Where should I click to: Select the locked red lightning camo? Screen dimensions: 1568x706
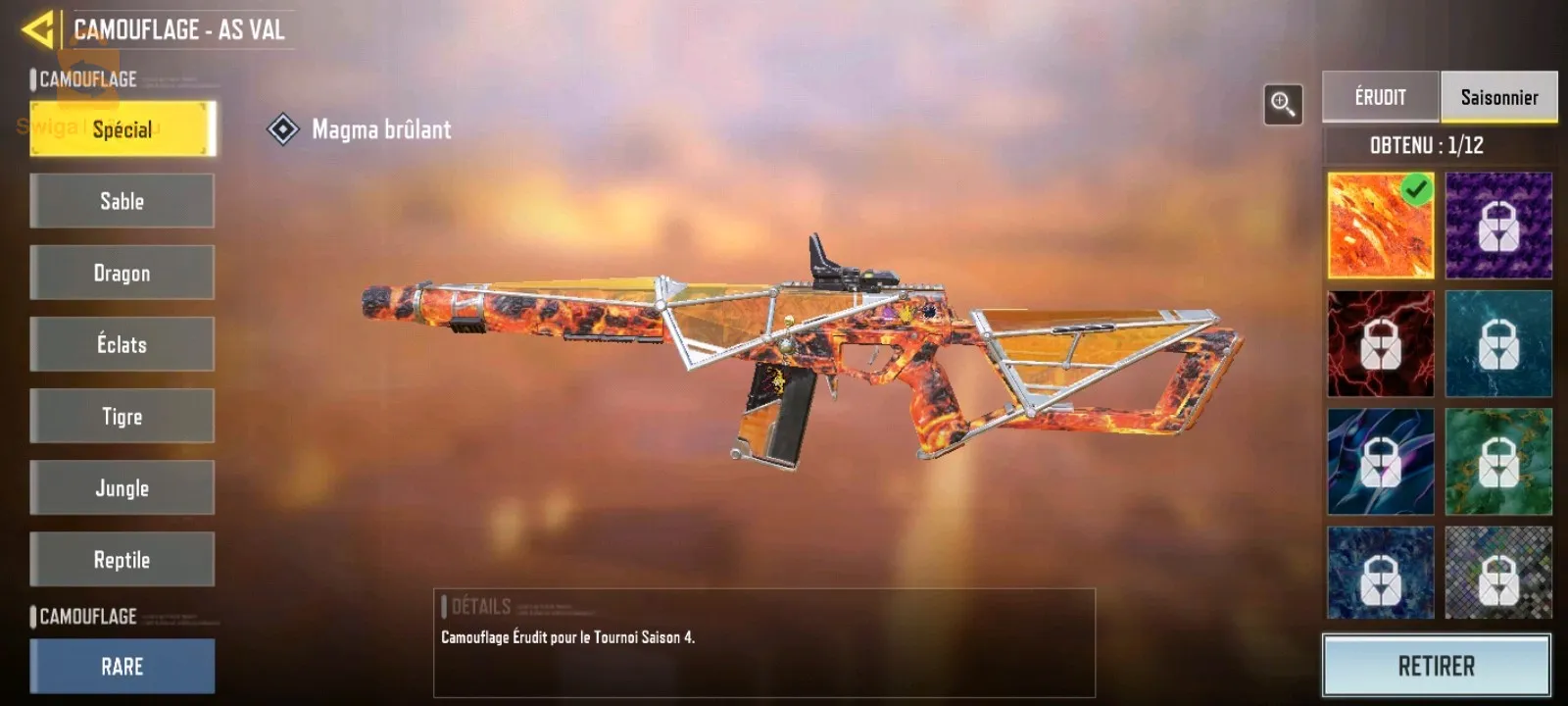(1380, 343)
